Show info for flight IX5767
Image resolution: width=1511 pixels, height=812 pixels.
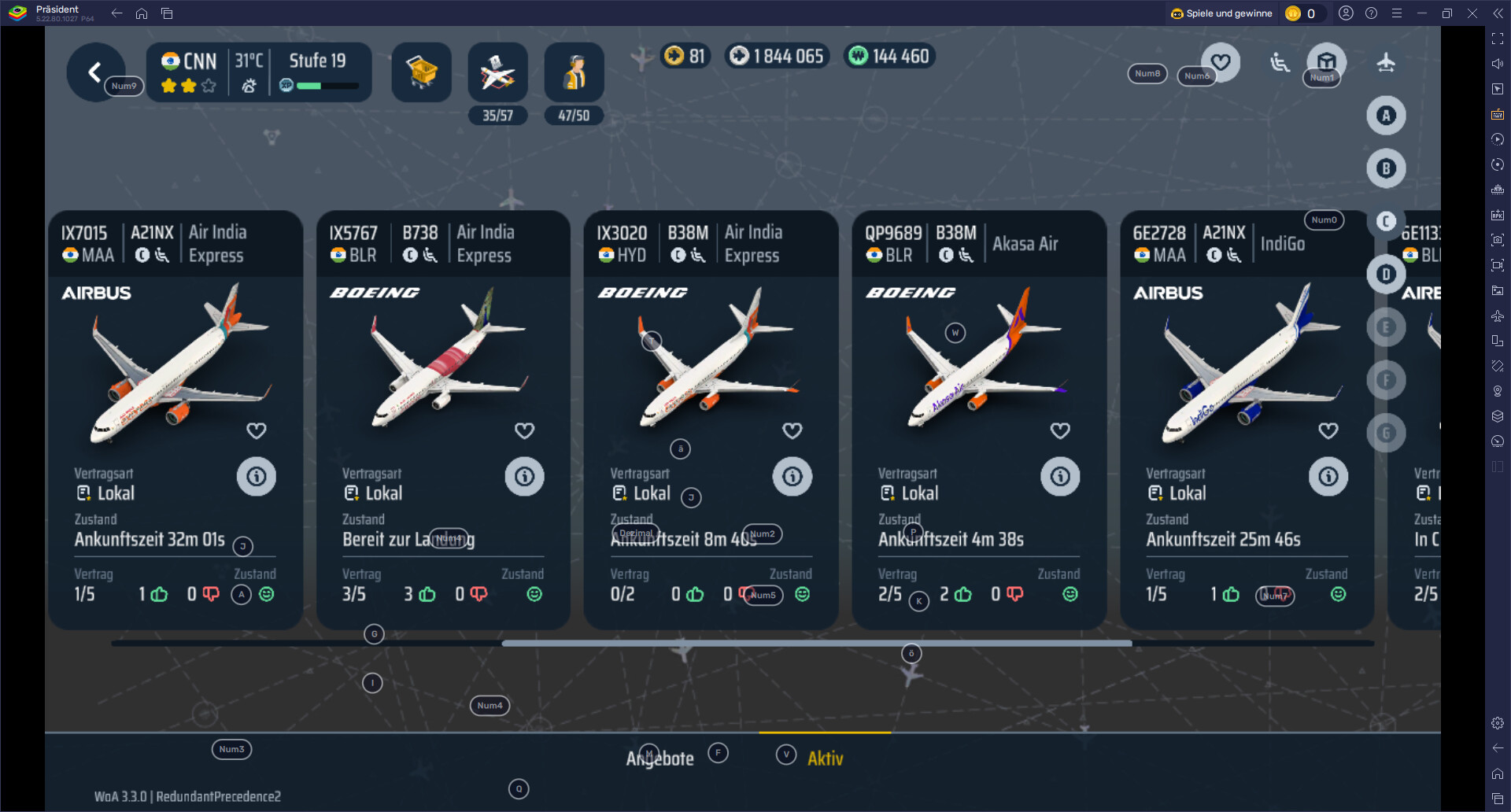tap(524, 476)
